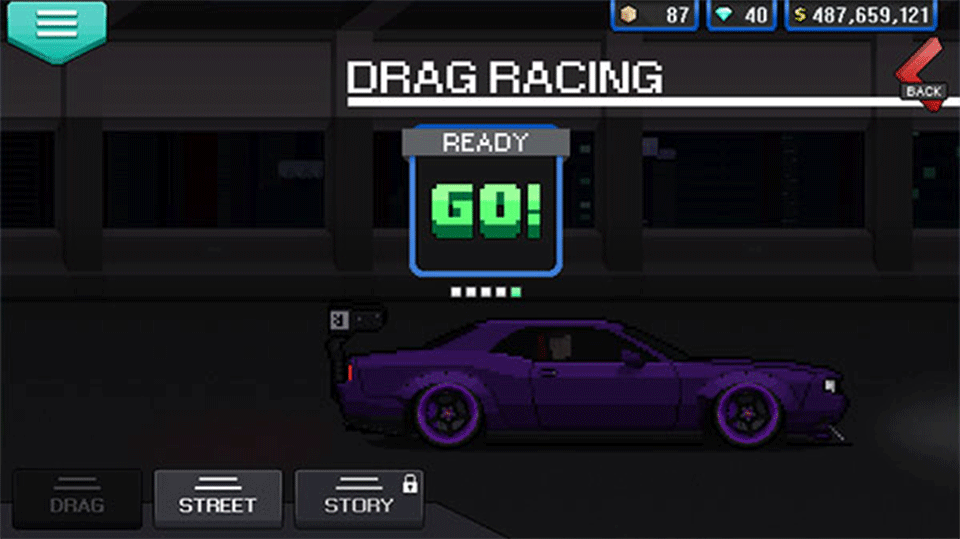This screenshot has width=960, height=539.
Task: Open the diamonds counter showing 40
Action: click(742, 16)
